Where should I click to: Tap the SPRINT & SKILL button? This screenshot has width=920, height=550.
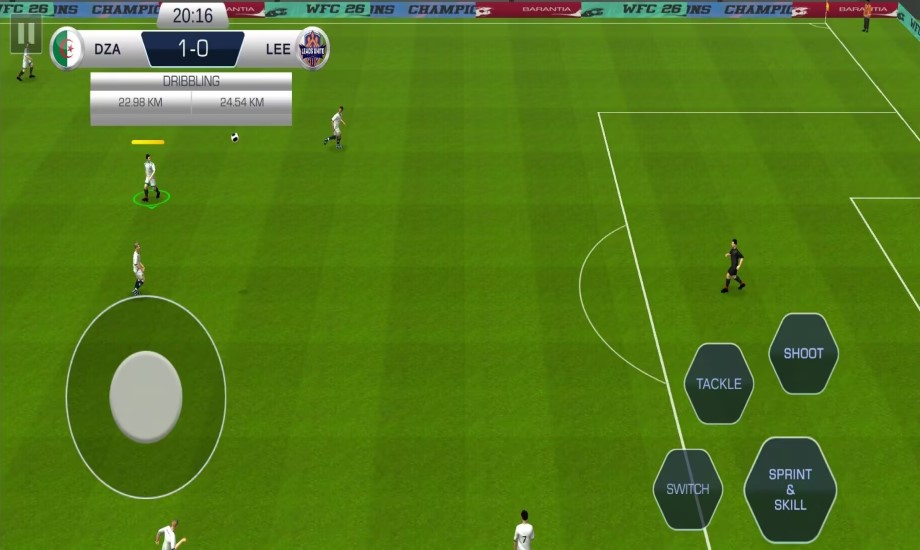tap(790, 490)
